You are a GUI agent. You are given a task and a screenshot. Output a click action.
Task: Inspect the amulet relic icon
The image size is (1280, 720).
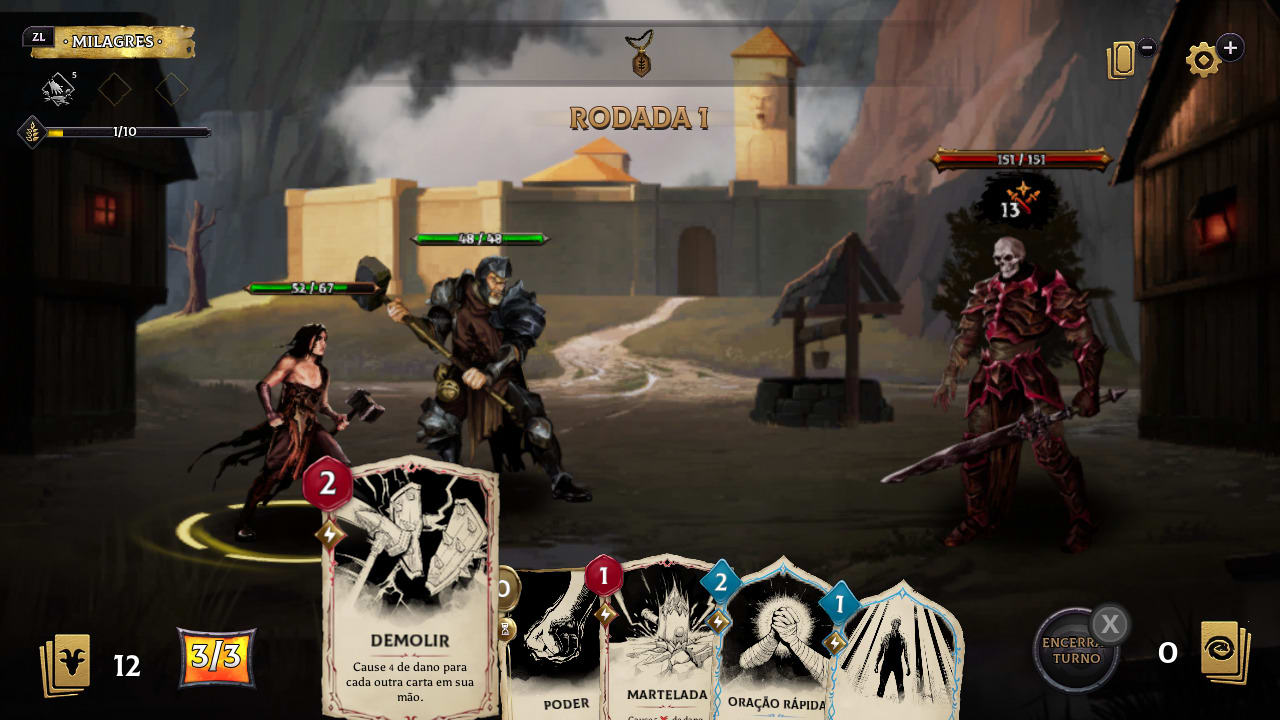(640, 54)
